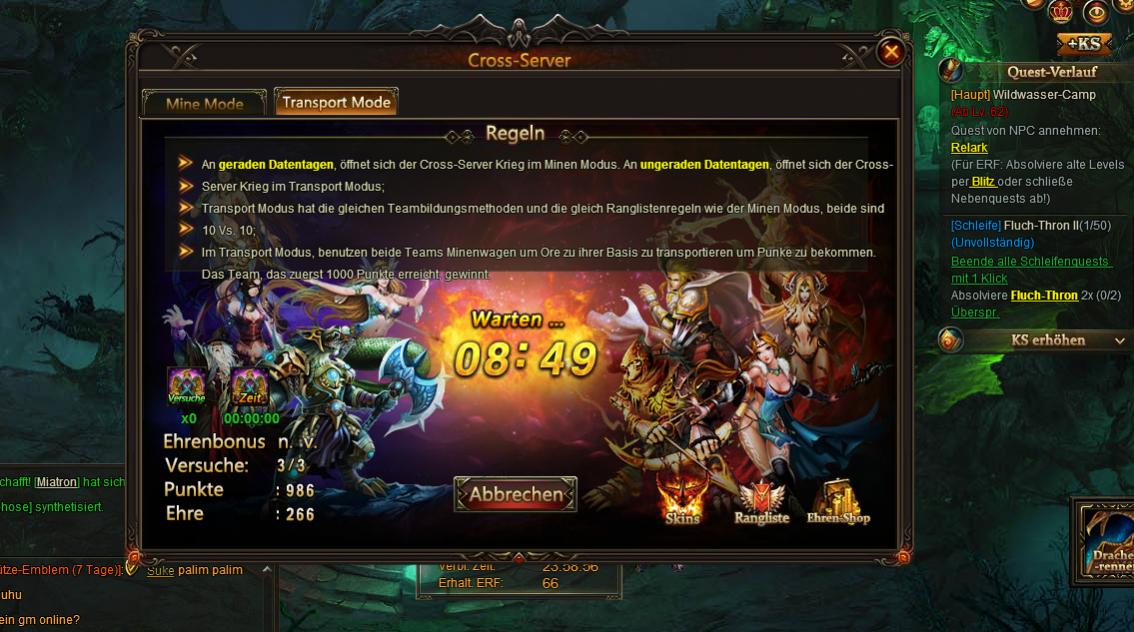This screenshot has height=632, width=1134.
Task: Close the Cross-Server window
Action: pyautogui.click(x=890, y=52)
